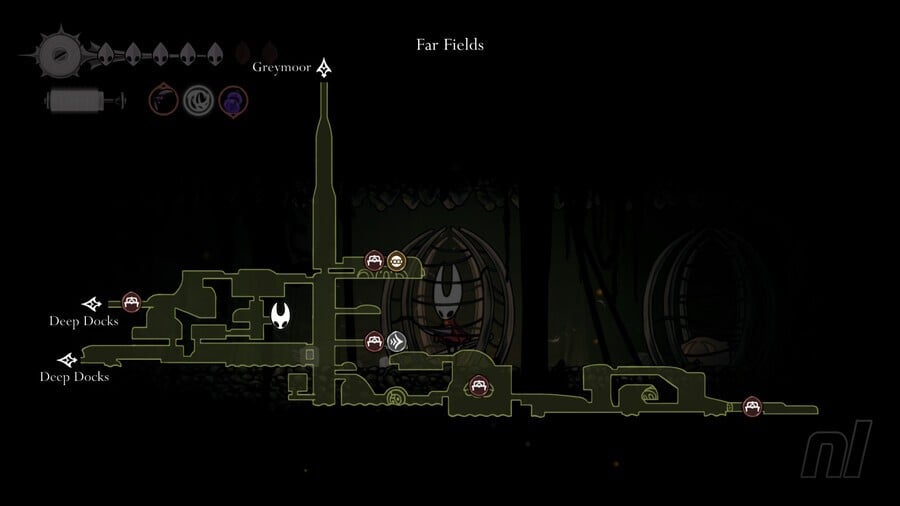Image resolution: width=900 pixels, height=506 pixels.
Task: Select the silver swirl skill icon
Action: click(197, 100)
